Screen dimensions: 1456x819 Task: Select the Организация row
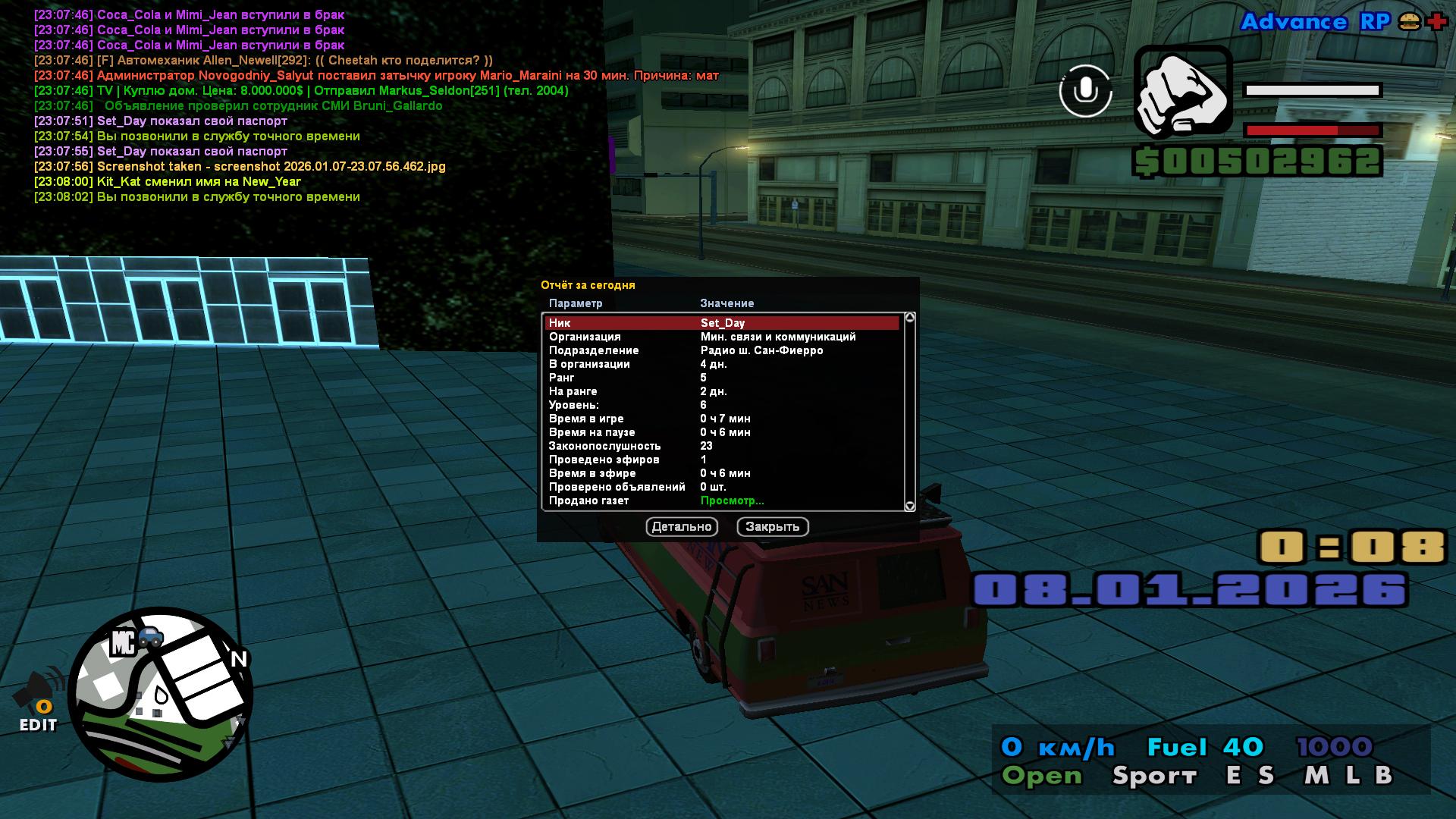click(x=722, y=337)
